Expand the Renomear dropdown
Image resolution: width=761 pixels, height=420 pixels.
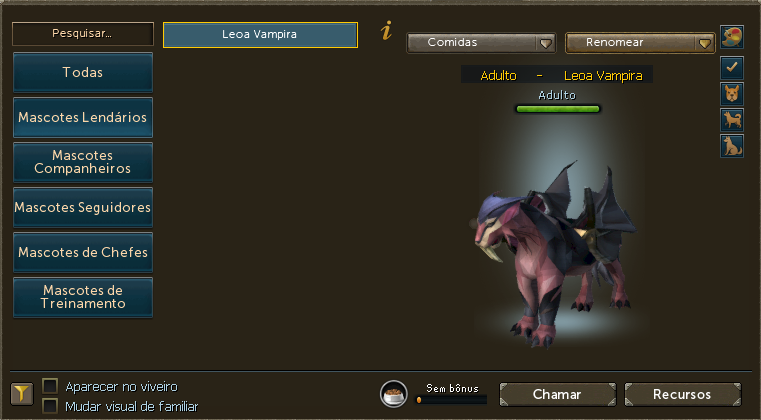[640, 43]
